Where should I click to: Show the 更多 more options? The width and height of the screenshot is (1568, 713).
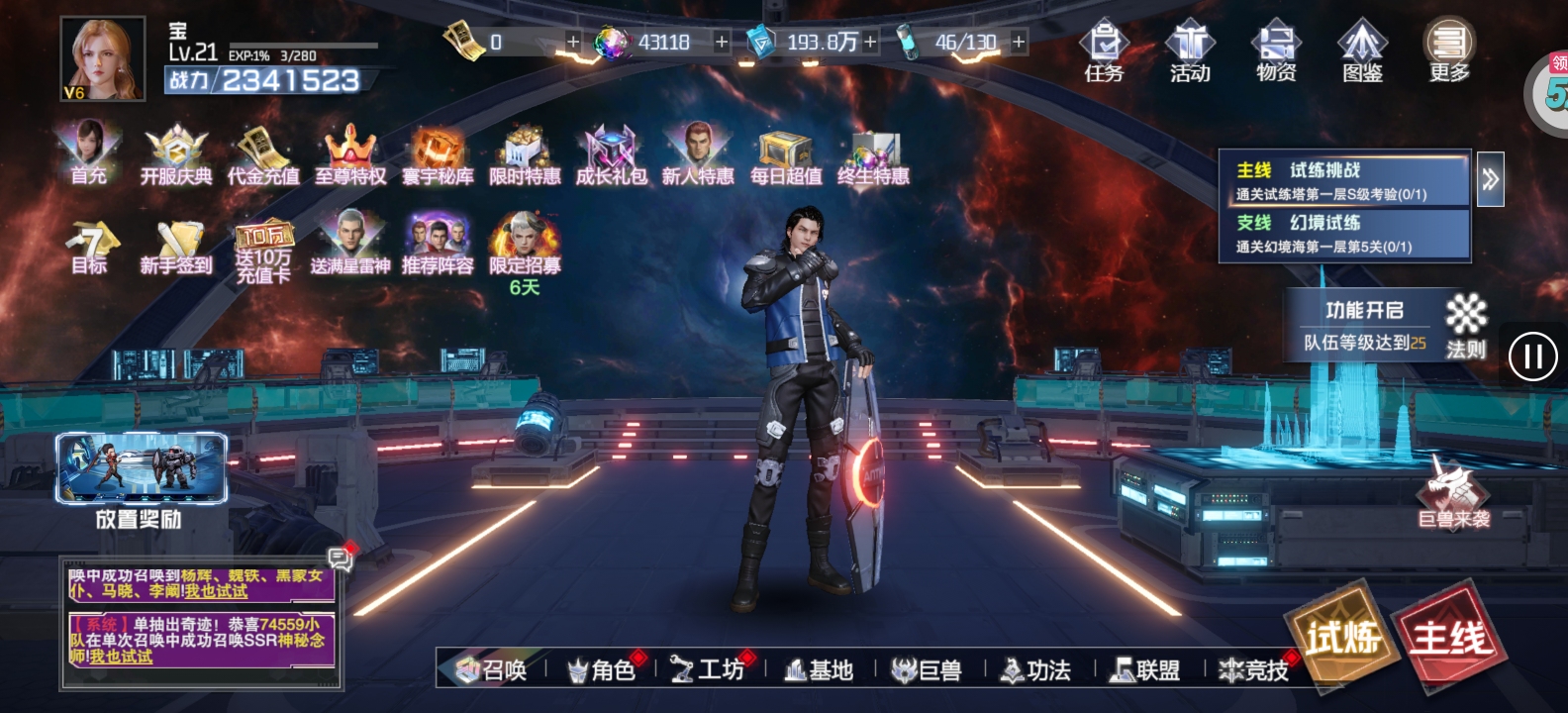pyautogui.click(x=1449, y=51)
